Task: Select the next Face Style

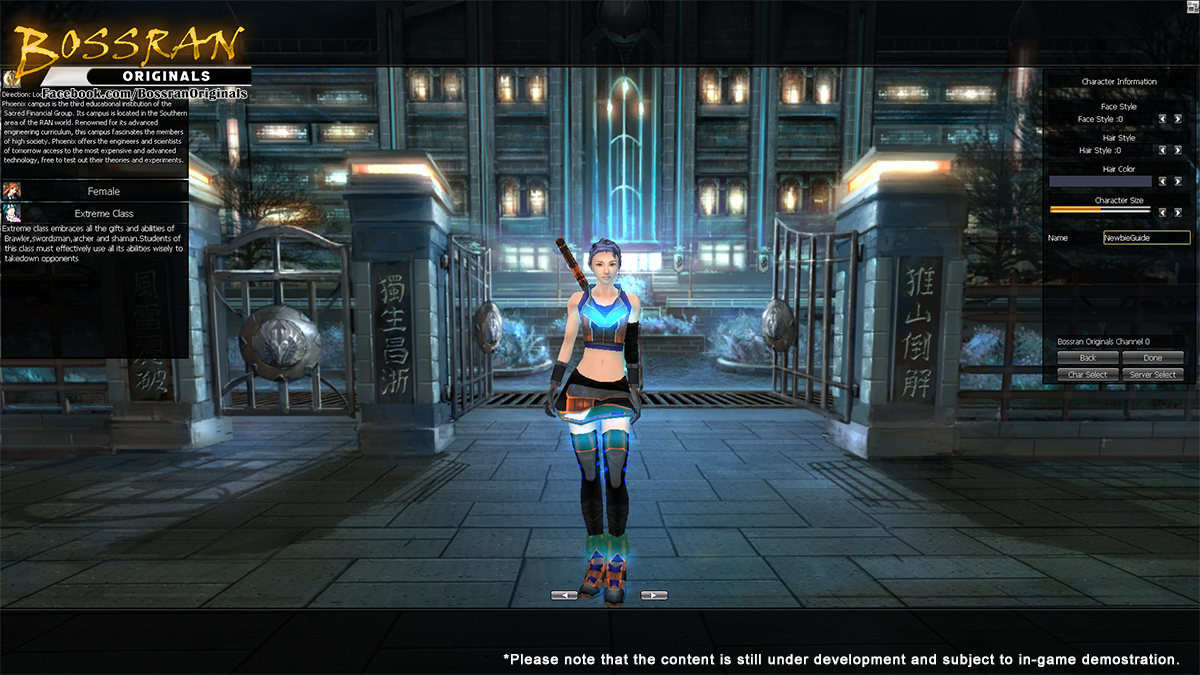Action: [1178, 119]
